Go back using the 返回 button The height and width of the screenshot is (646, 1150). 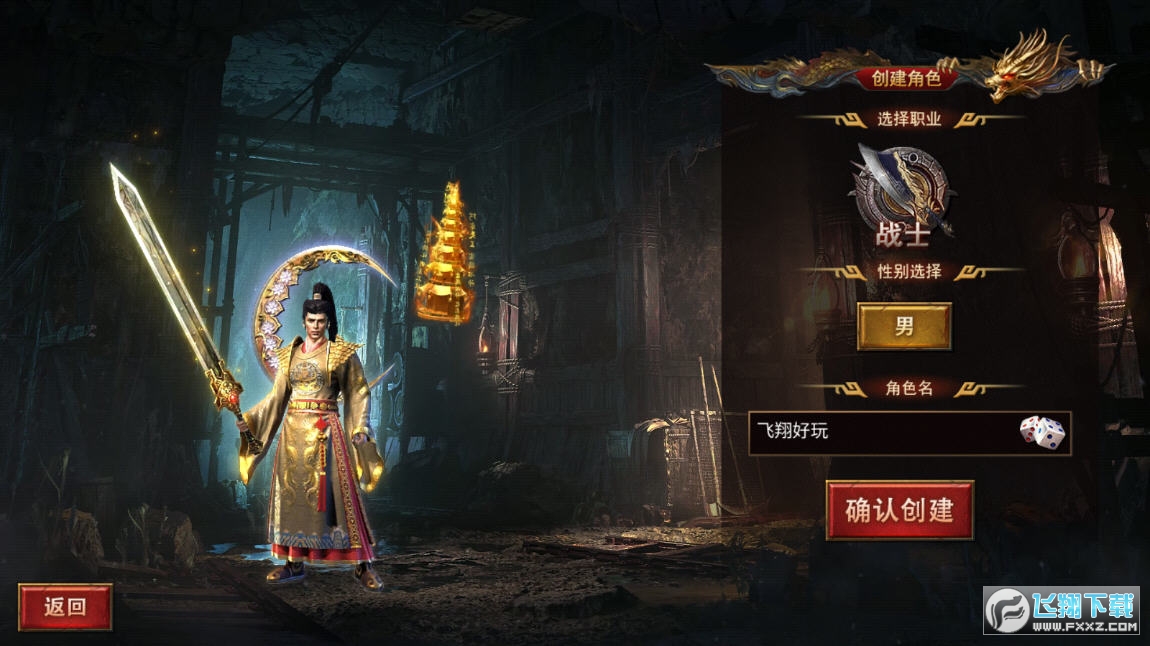65,606
